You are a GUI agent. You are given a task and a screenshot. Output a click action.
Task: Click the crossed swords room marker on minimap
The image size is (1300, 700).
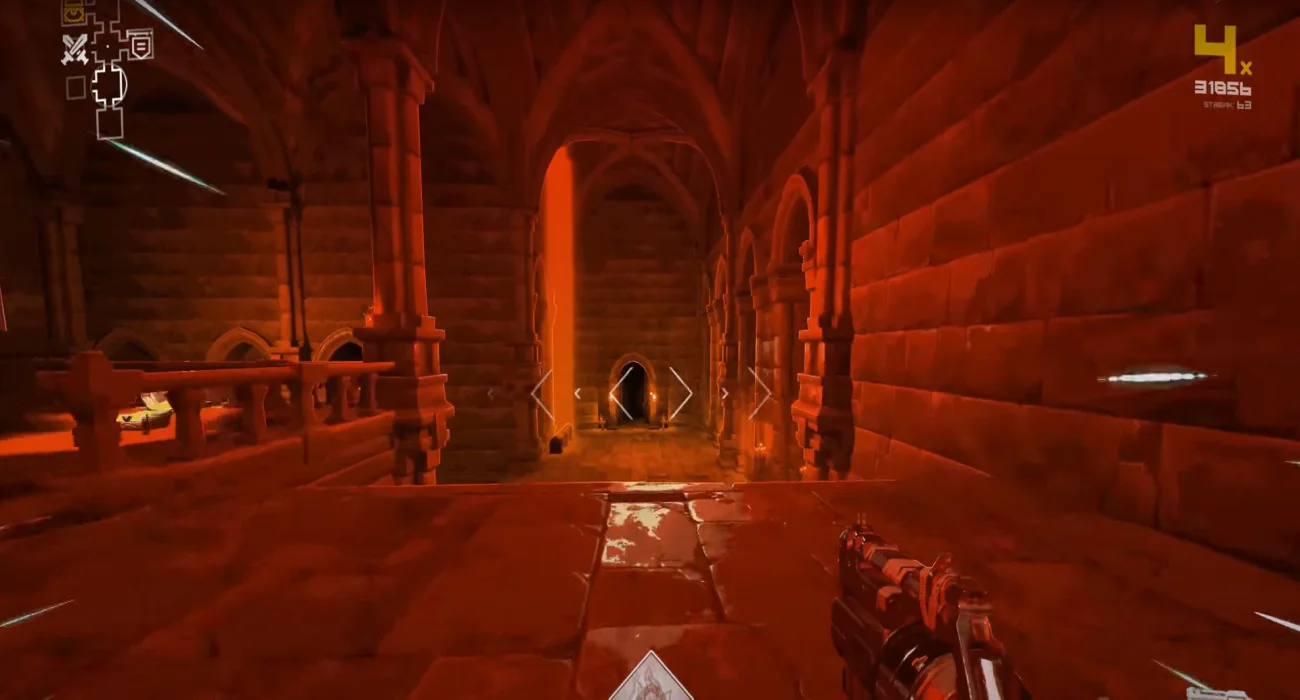(74, 48)
